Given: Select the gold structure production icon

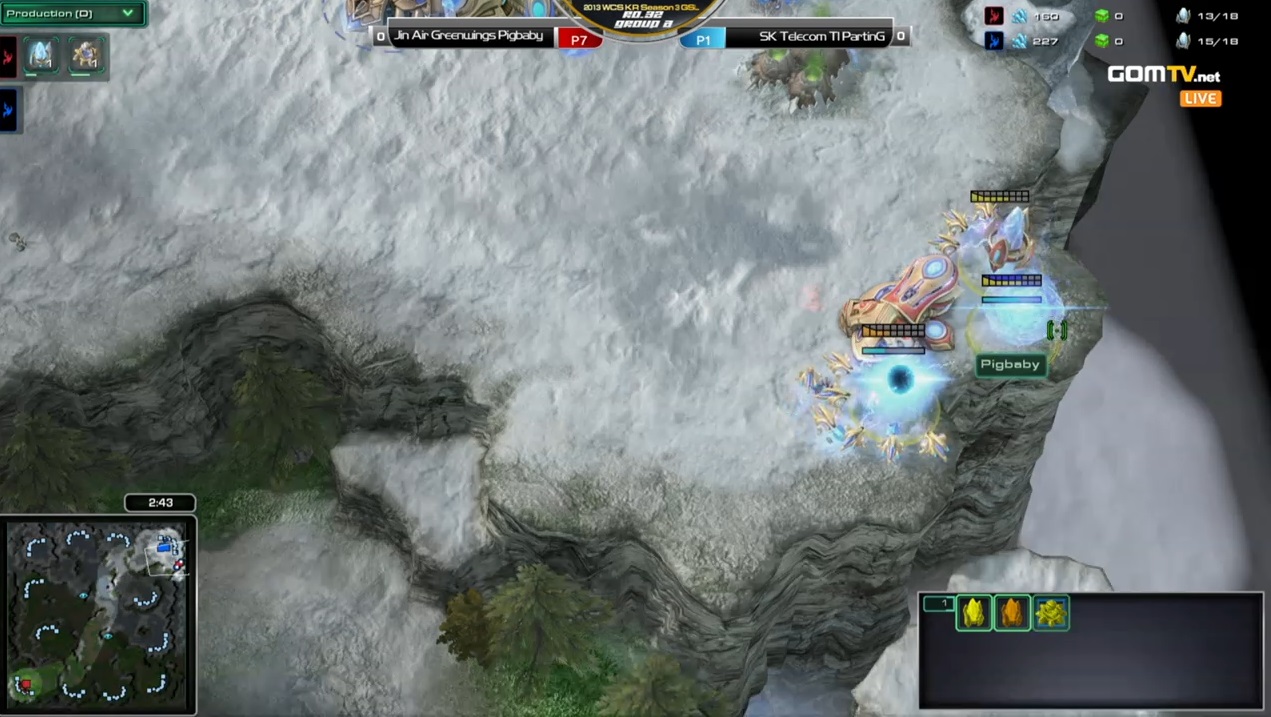Looking at the screenshot, I should point(86,55).
